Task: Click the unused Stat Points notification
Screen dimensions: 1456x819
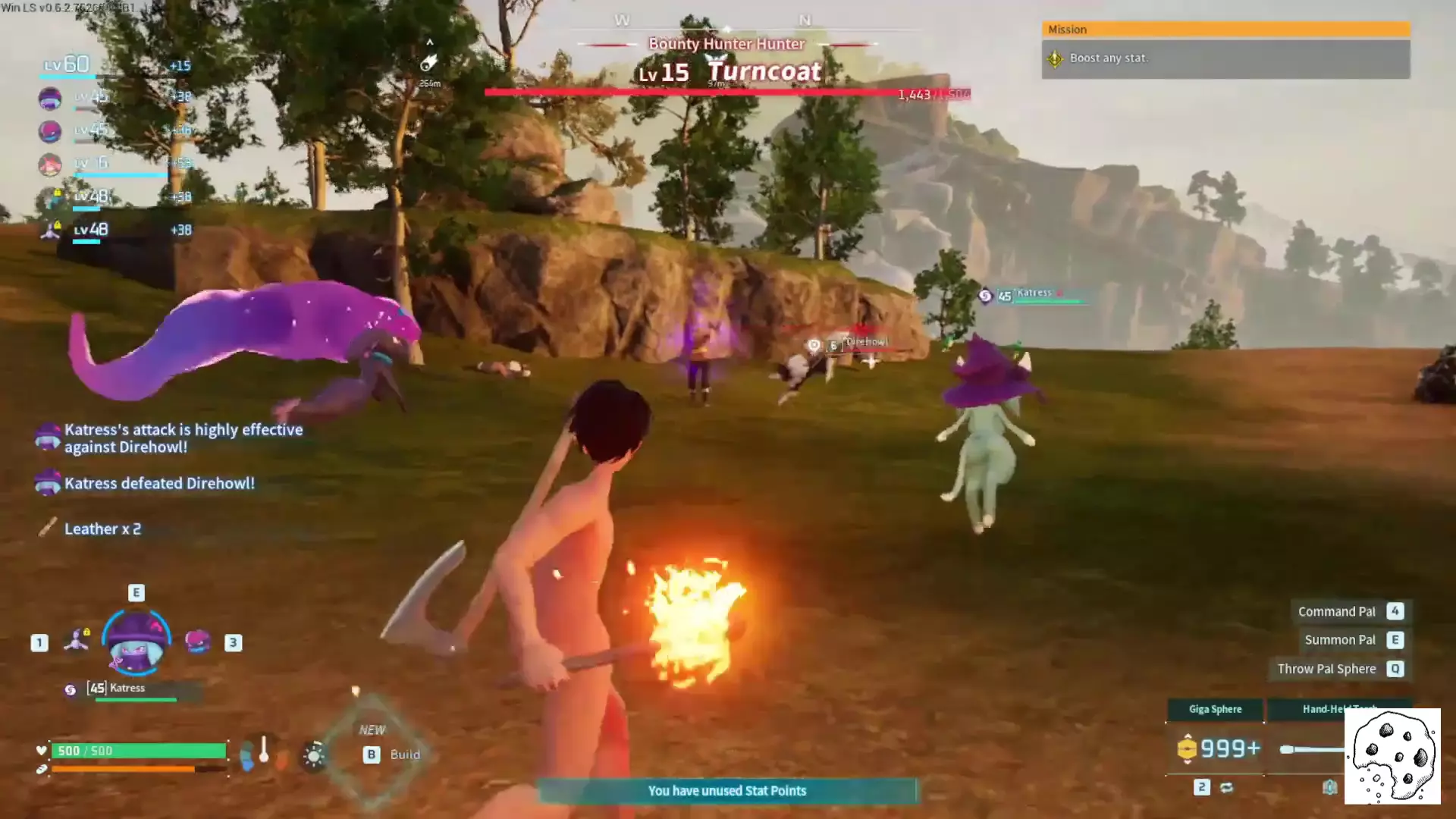Action: [726, 791]
